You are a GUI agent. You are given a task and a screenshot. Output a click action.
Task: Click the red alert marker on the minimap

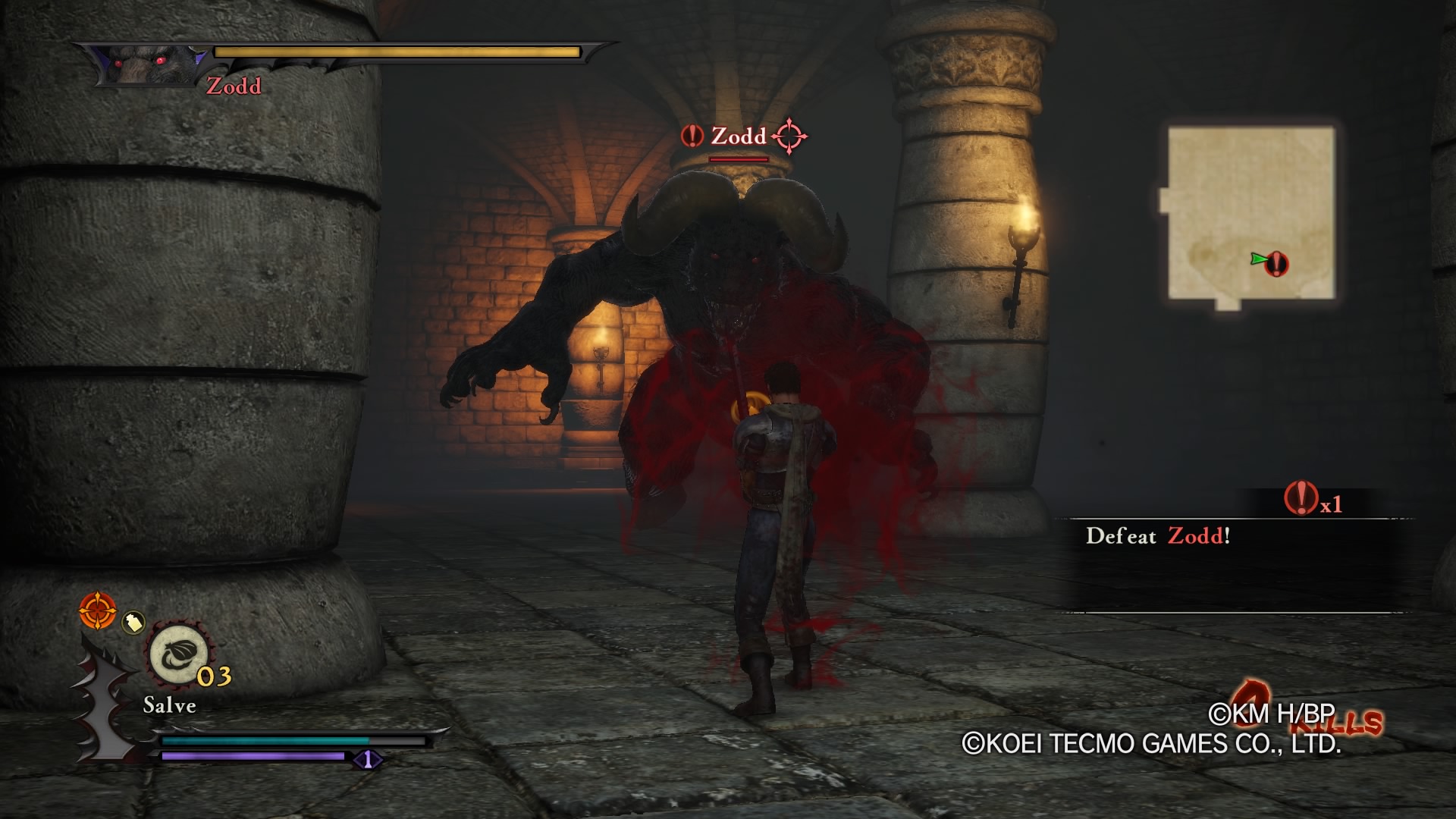coord(1278,263)
